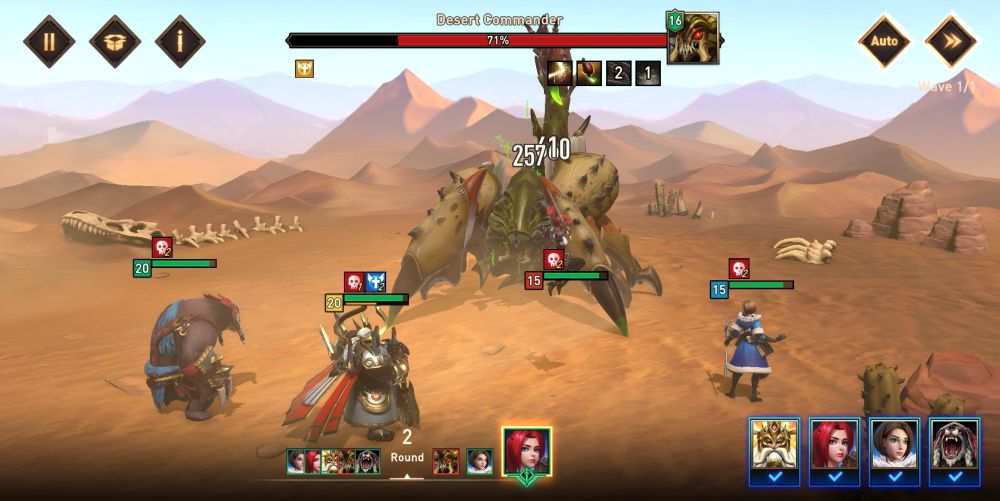Screen dimensions: 1000x501
Task: Select the golden bearded hero portrait
Action: pyautogui.click(x=774, y=445)
